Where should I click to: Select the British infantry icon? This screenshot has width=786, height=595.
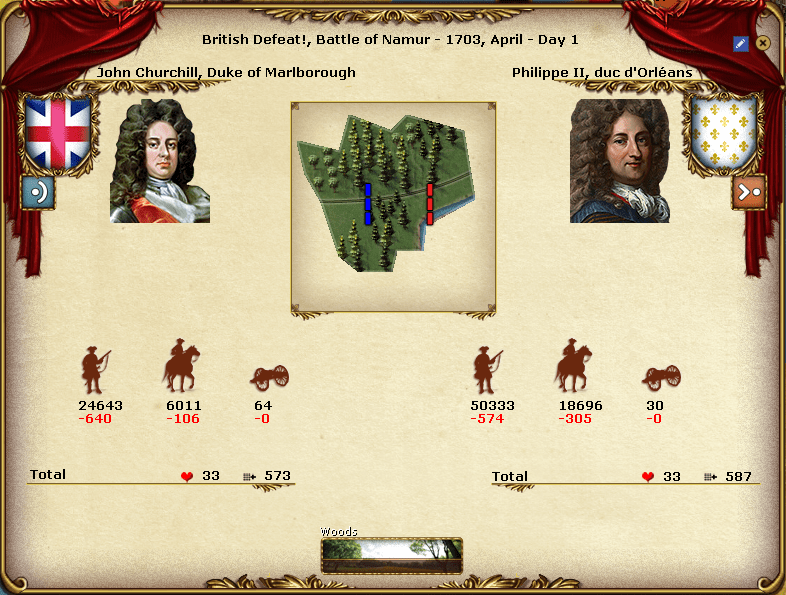(x=95, y=370)
